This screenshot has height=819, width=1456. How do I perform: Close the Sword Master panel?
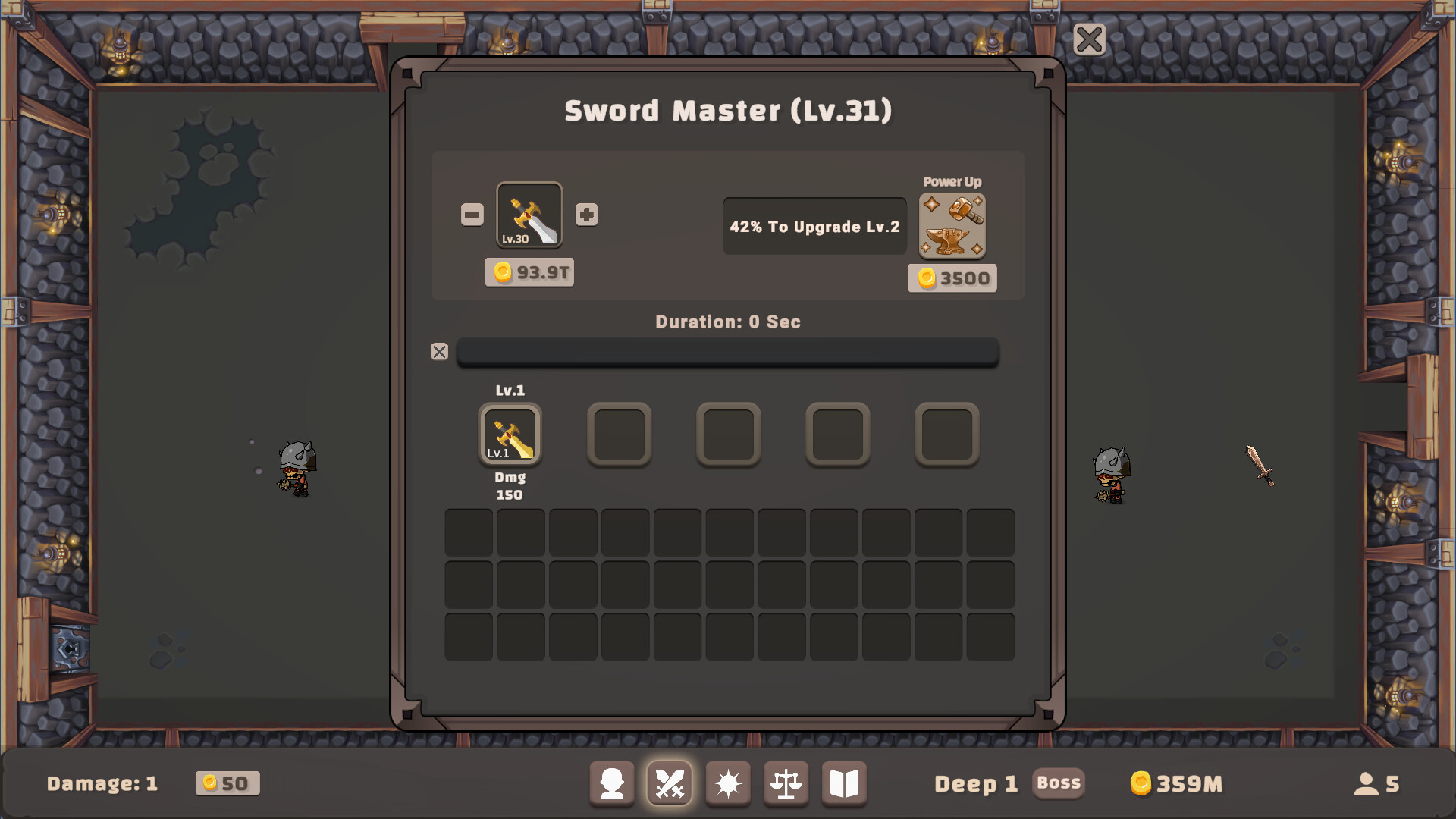point(1090,39)
